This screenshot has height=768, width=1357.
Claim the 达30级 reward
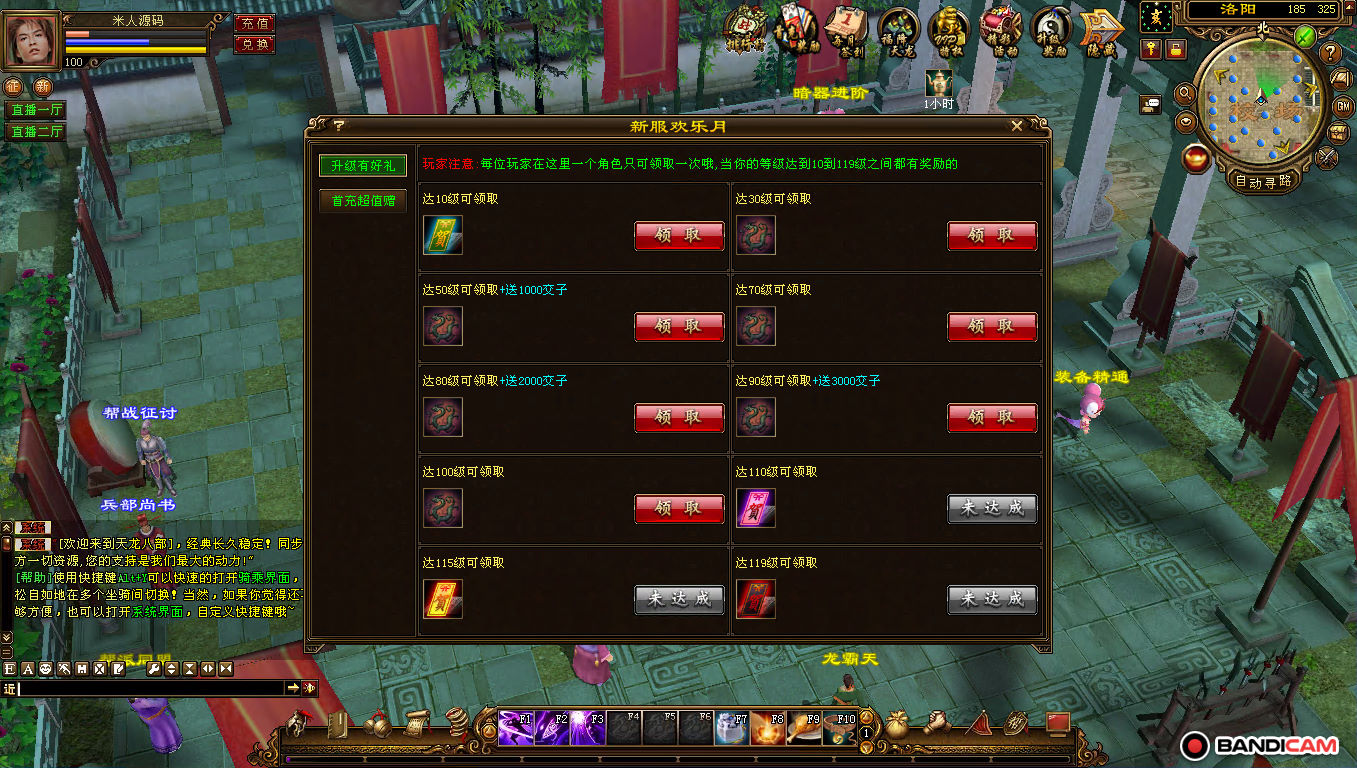(992, 236)
